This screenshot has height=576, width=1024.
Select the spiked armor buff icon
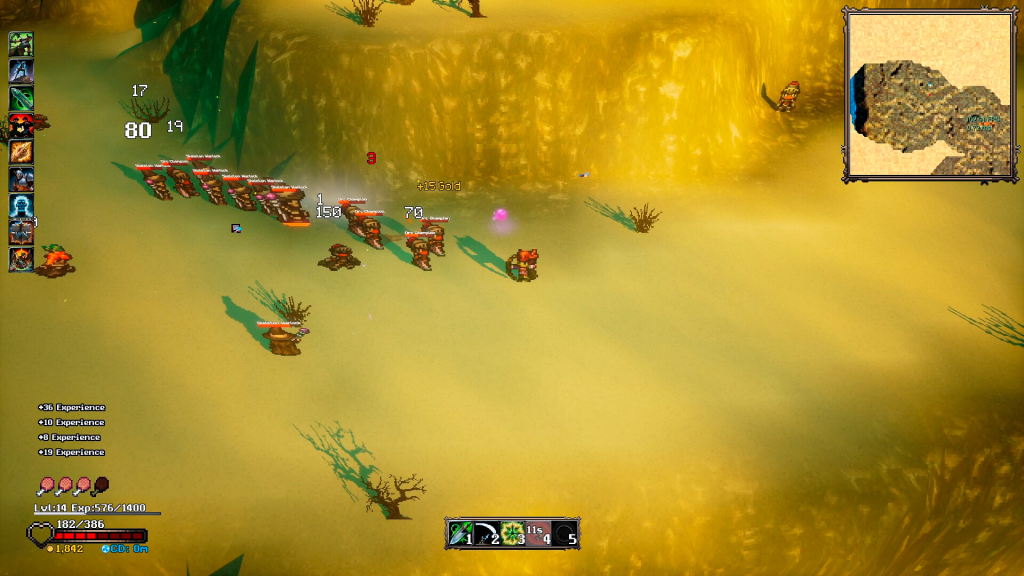point(21,233)
